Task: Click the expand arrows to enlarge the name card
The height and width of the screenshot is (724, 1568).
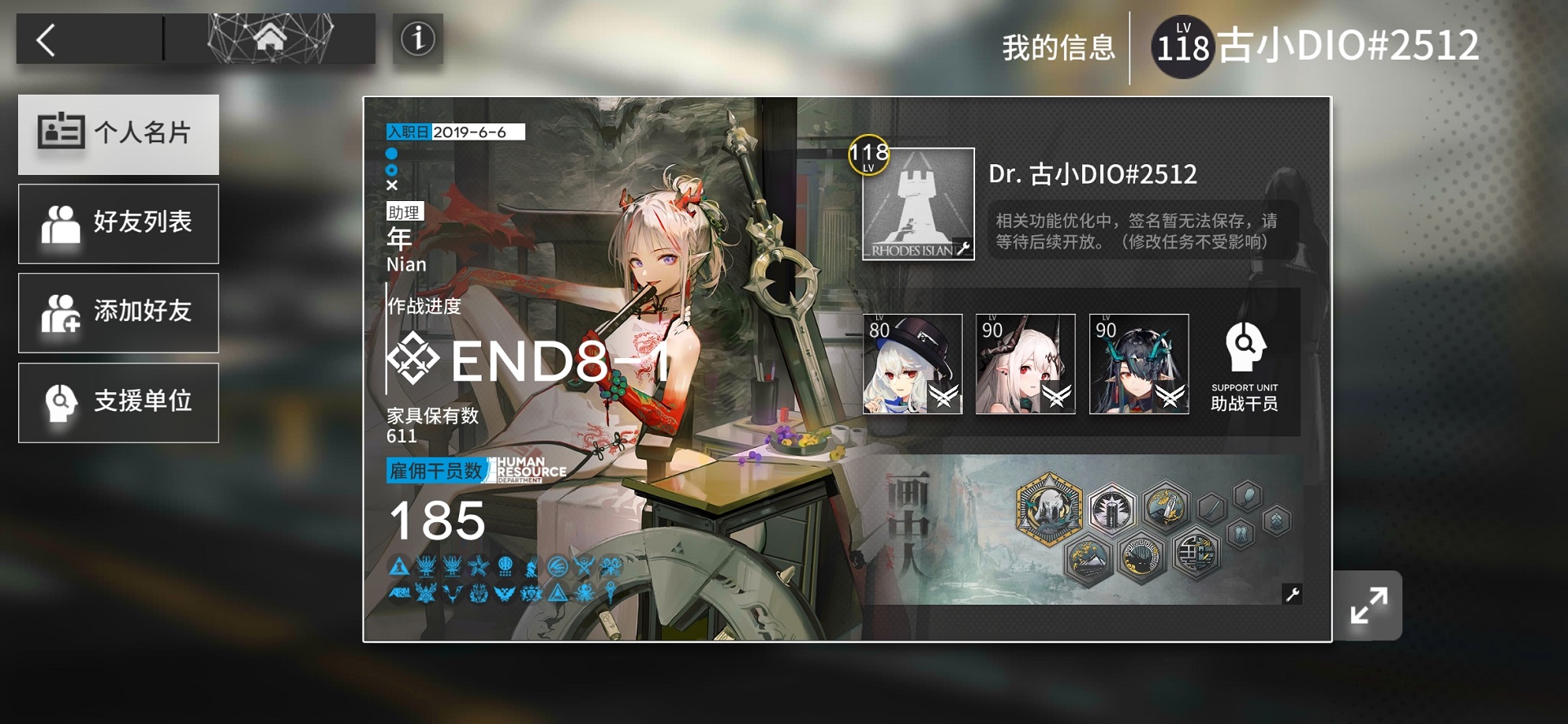Action: 1367,604
